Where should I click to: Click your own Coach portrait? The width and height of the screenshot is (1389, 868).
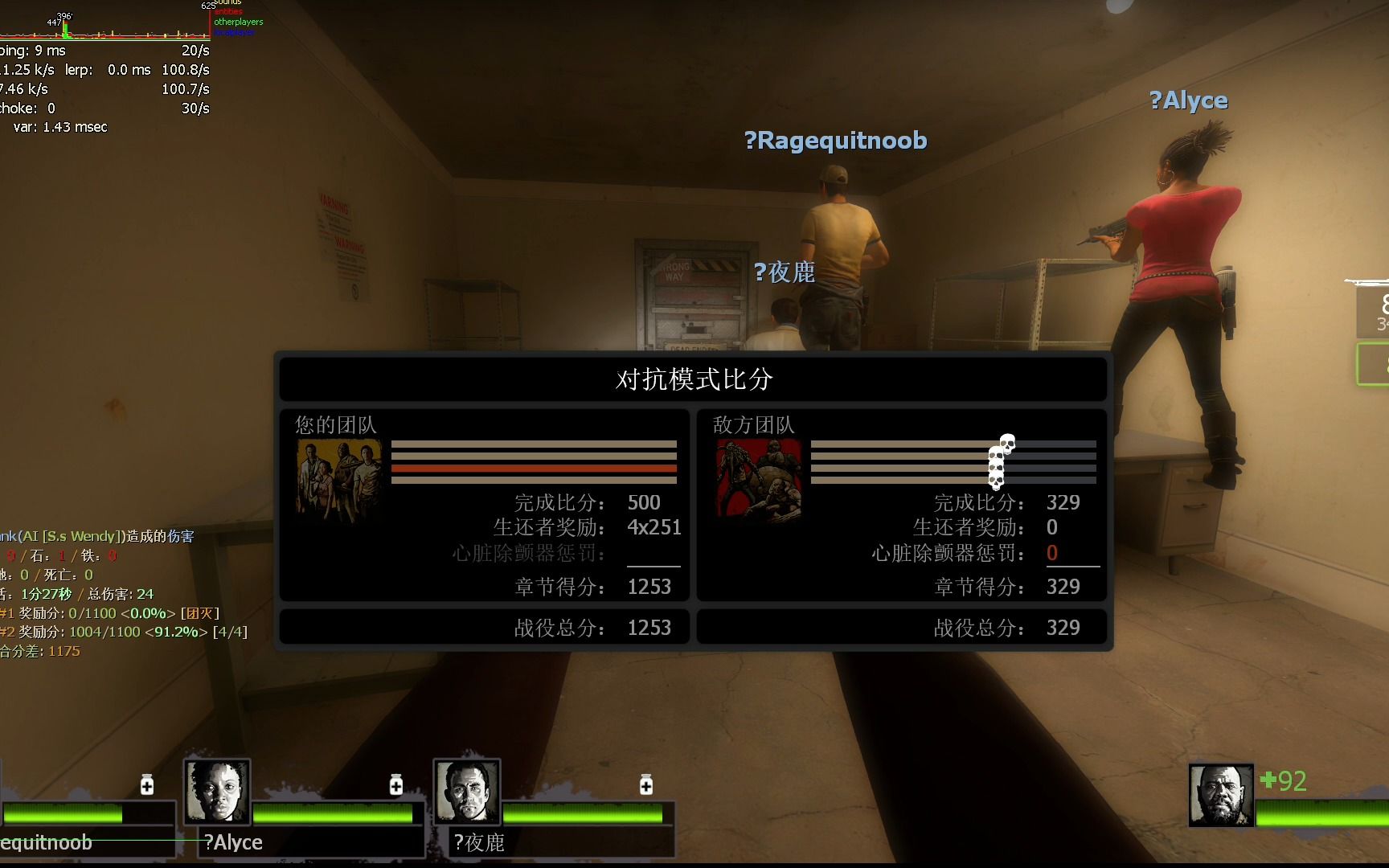click(x=1221, y=795)
